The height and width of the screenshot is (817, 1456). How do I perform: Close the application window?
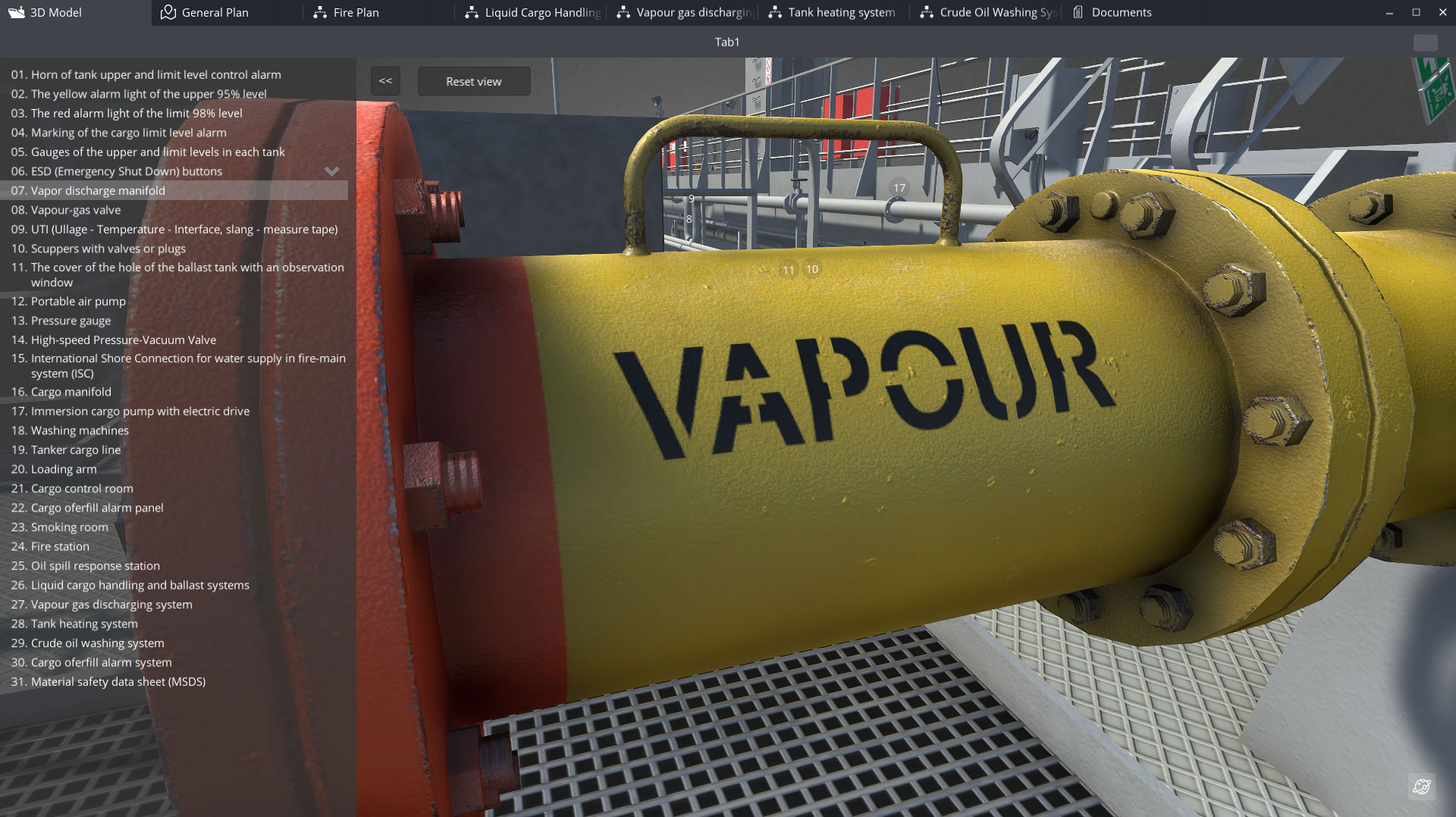pos(1442,12)
